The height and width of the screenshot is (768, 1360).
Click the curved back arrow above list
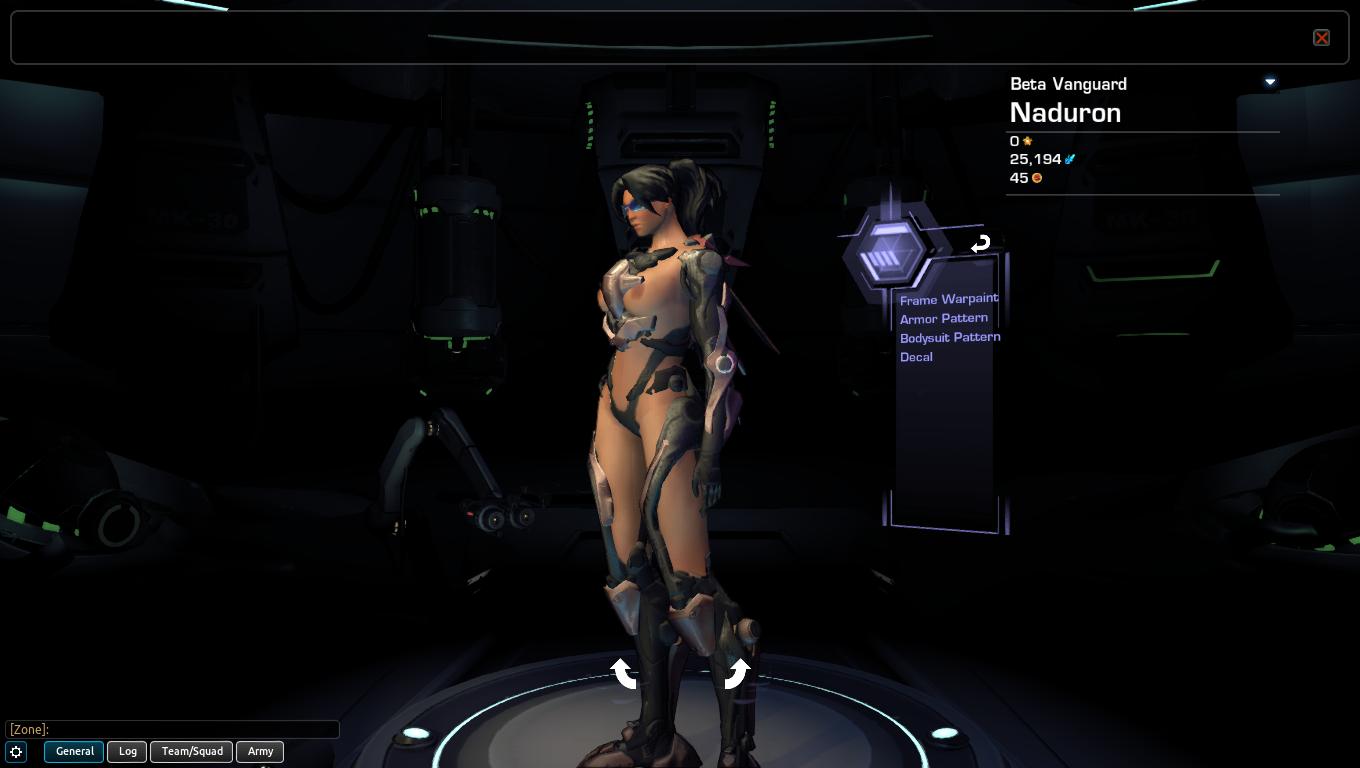tap(980, 243)
